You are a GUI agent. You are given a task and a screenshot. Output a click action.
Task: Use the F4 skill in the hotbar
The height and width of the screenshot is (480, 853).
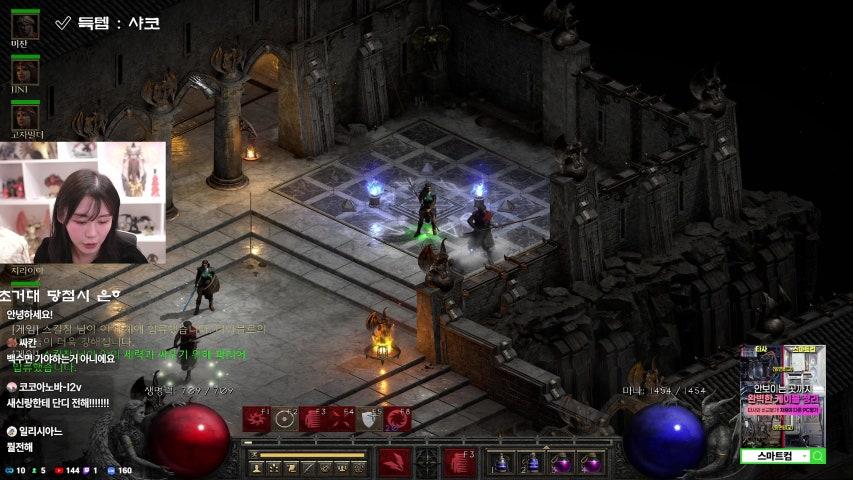342,419
